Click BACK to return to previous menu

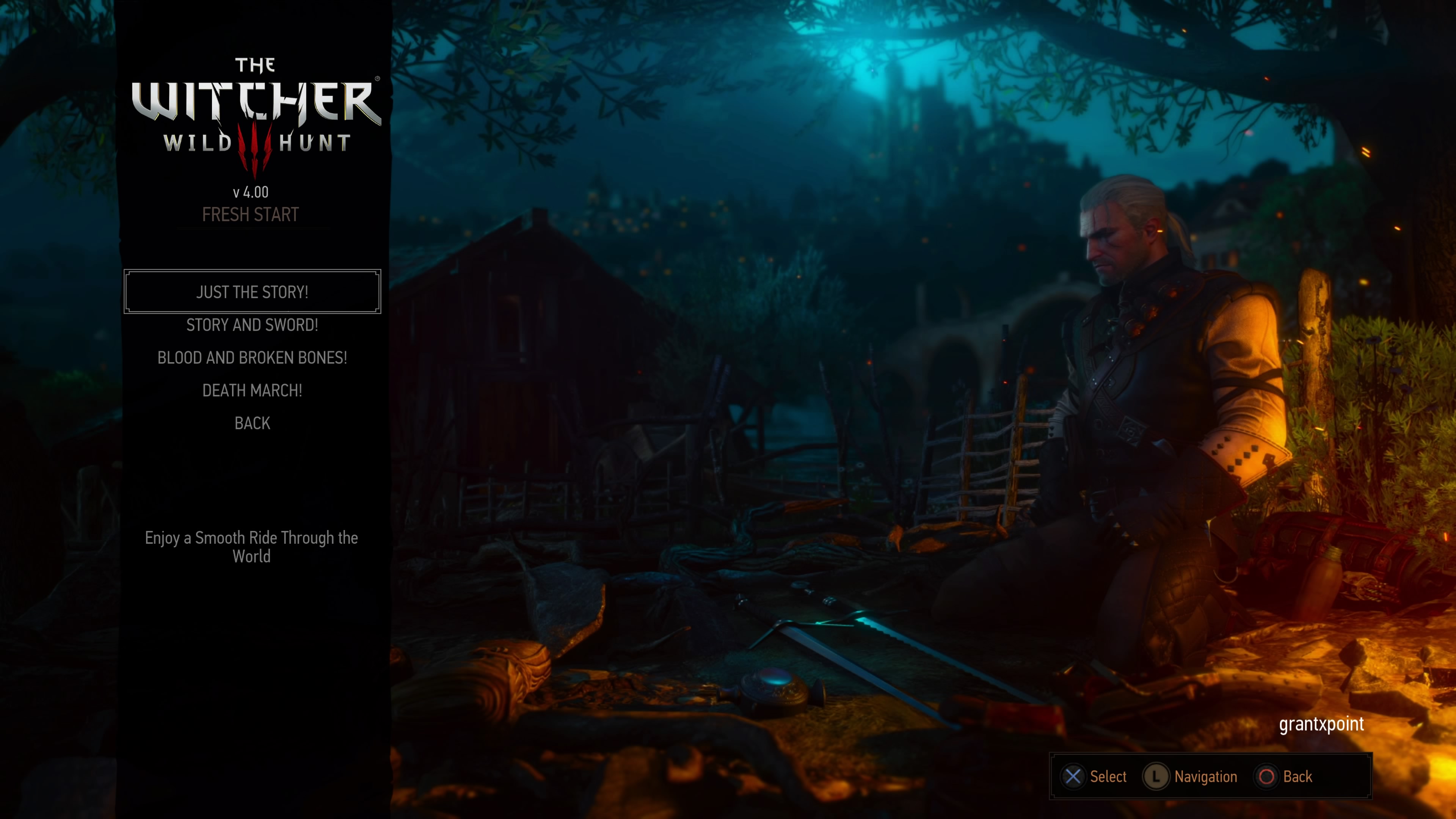252,423
